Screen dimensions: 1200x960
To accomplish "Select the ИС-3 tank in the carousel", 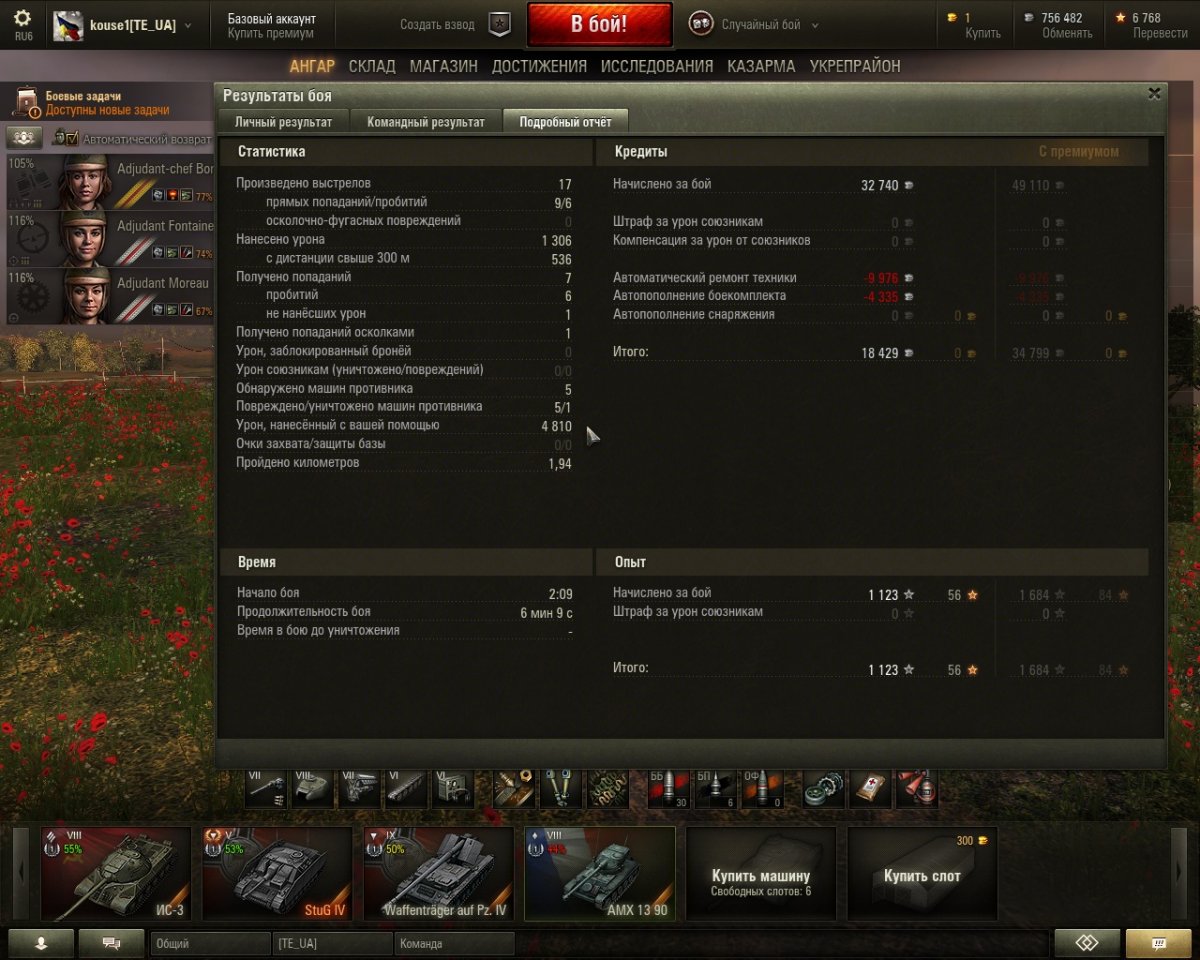I will click(x=116, y=873).
